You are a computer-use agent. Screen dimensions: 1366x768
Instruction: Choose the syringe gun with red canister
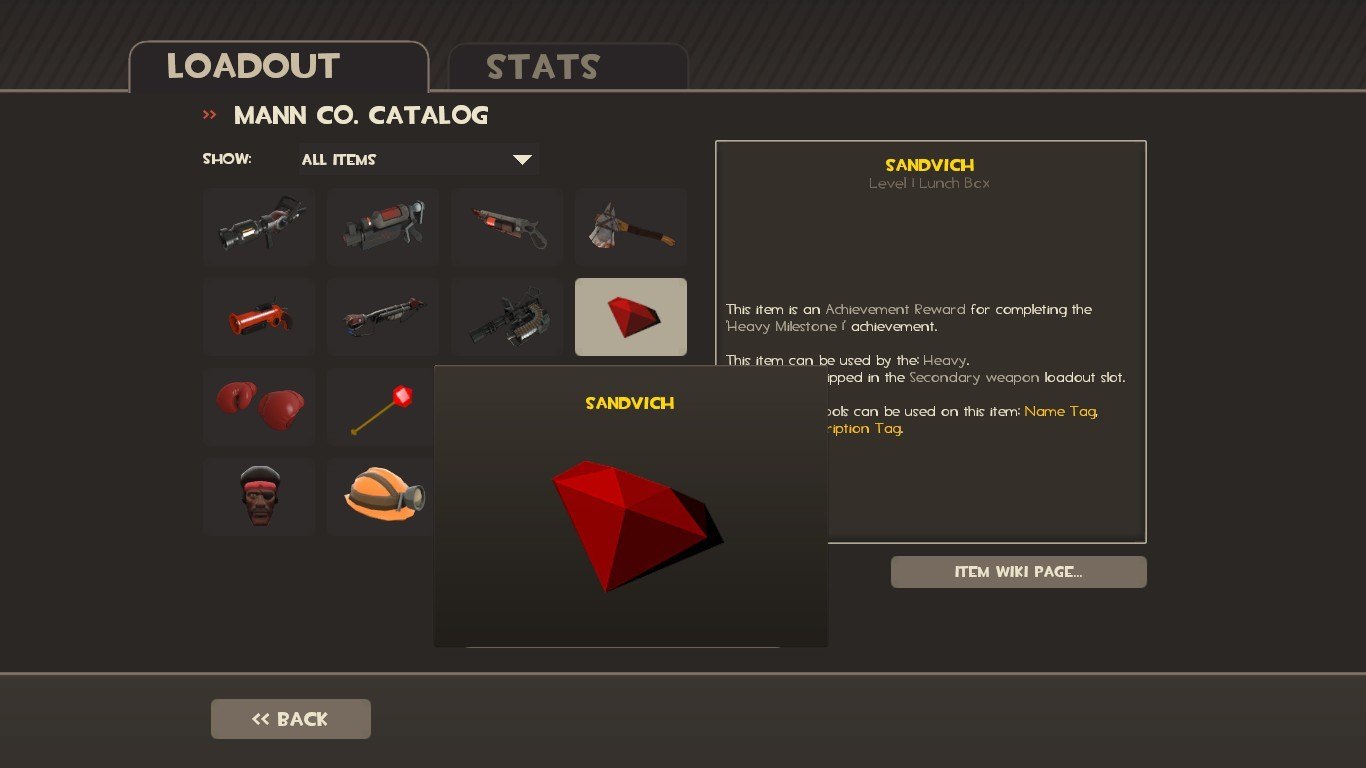tap(383, 227)
